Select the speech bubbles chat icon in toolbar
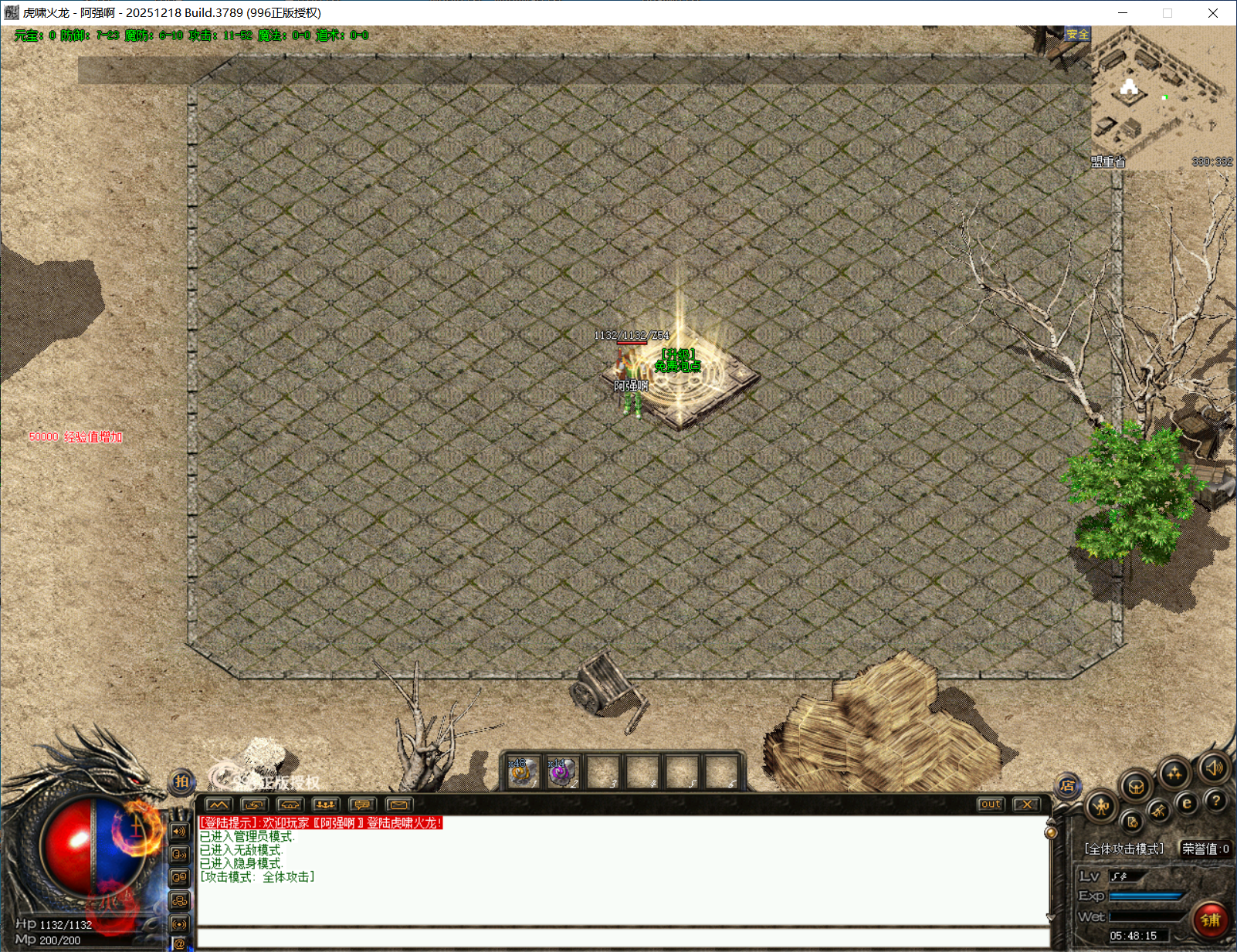Screen dimensions: 1237x952 click(362, 805)
